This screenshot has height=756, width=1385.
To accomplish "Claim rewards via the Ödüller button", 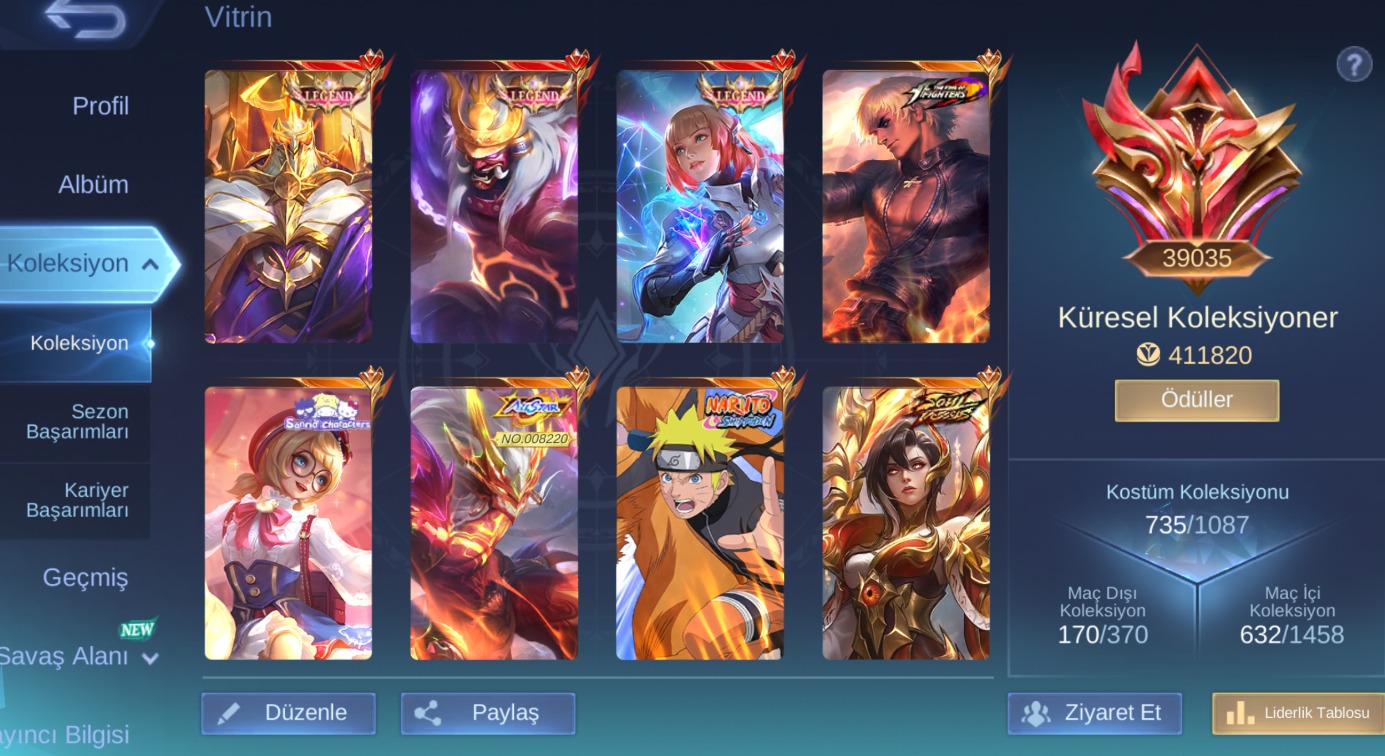I will point(1196,400).
